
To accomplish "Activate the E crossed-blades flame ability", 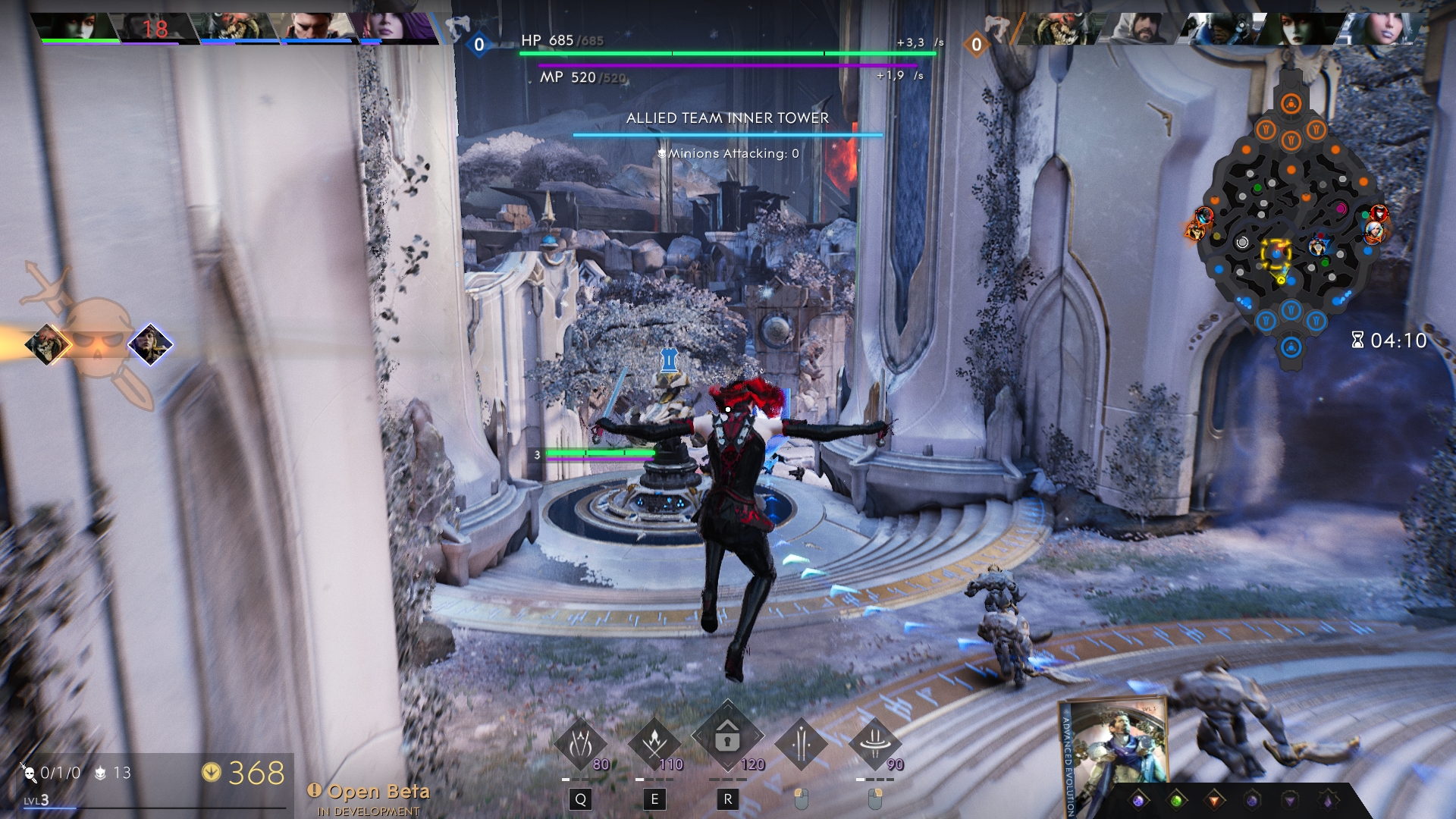I will pos(654,744).
